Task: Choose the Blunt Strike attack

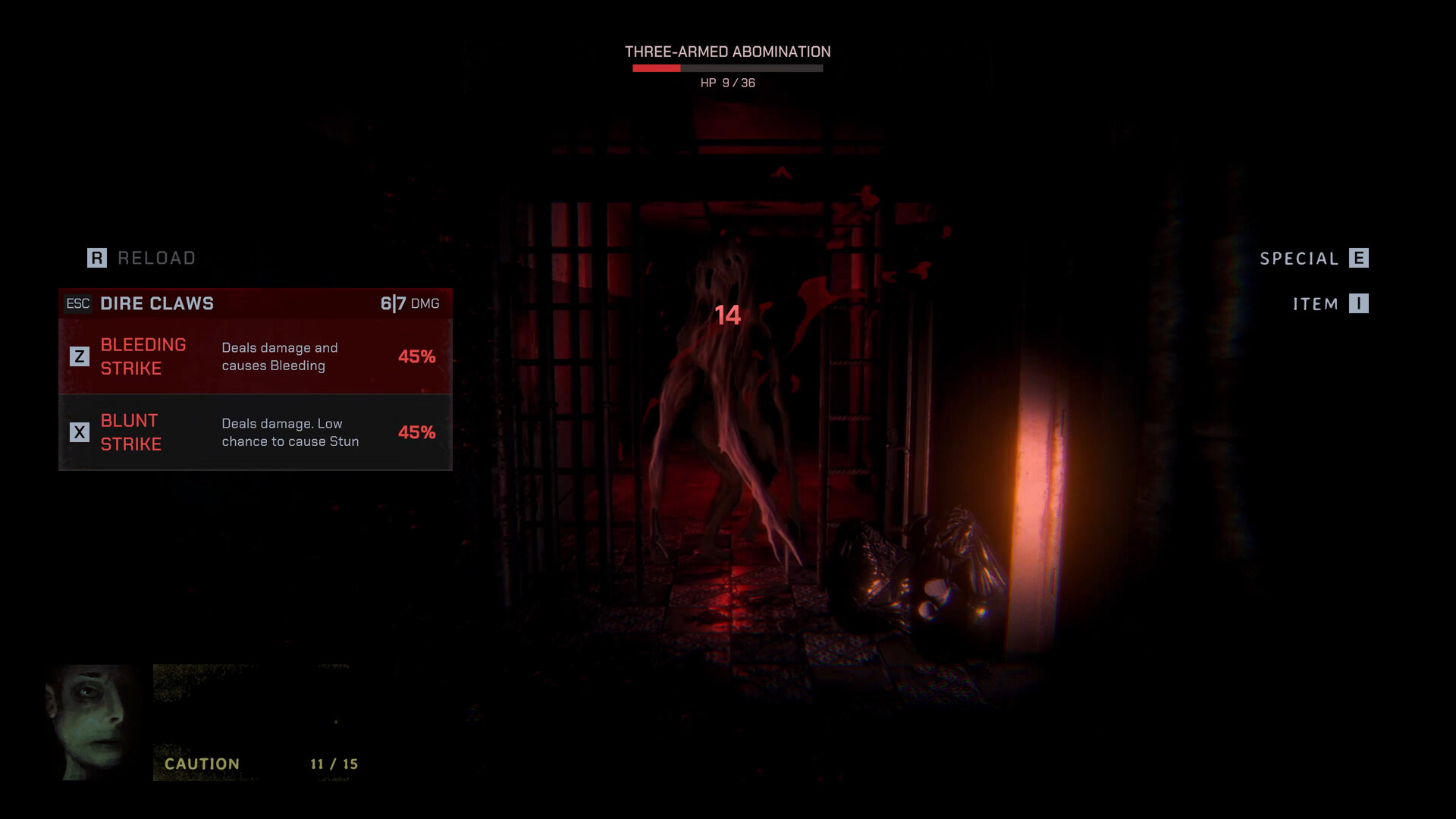Action: (255, 432)
